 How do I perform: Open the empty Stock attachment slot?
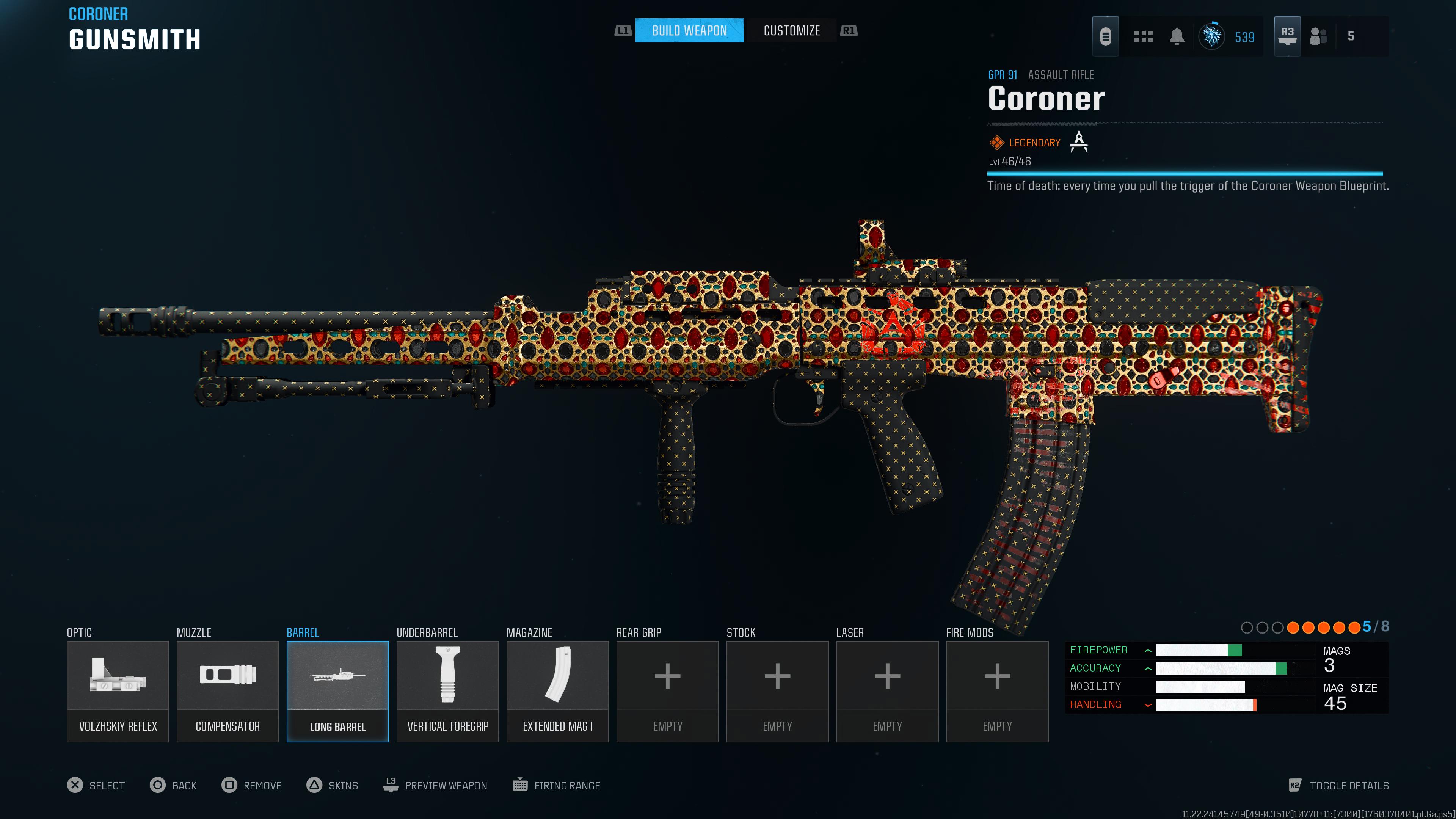point(777,691)
